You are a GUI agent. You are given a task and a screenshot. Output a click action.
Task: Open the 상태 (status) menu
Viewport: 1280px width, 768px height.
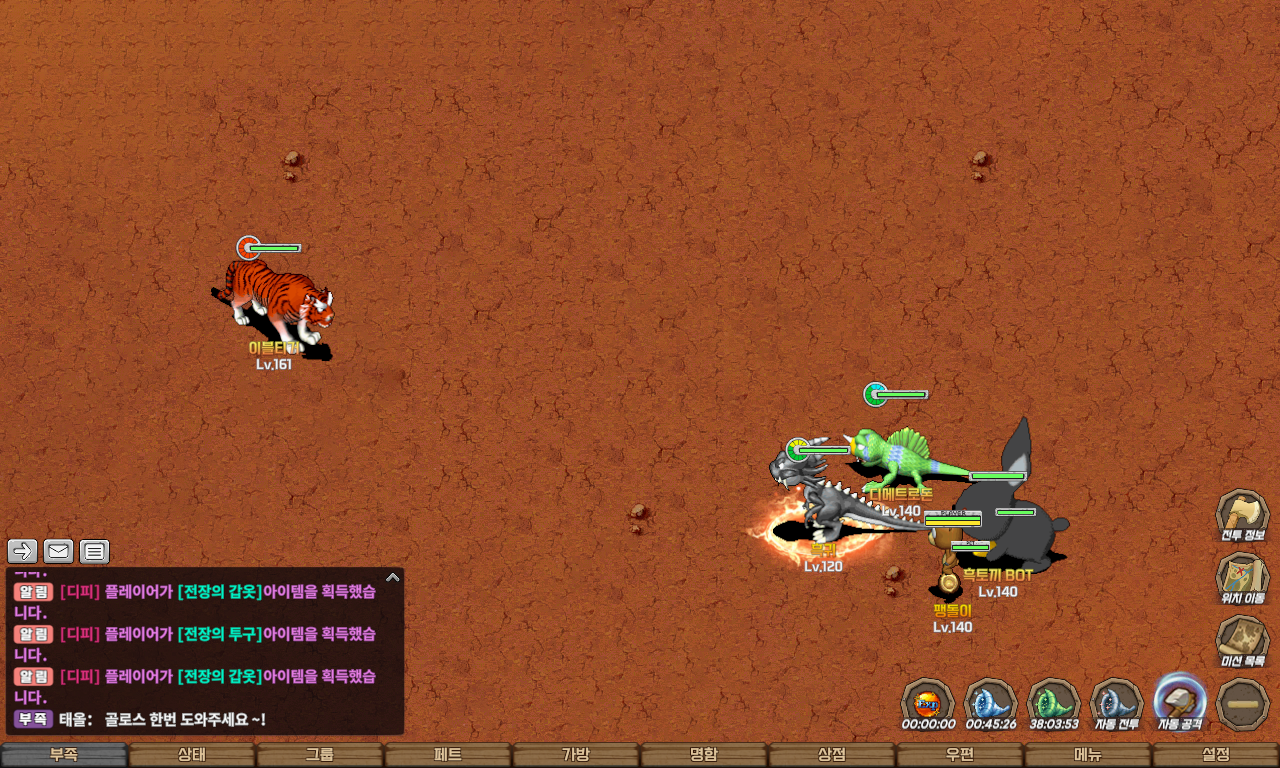tap(192, 755)
